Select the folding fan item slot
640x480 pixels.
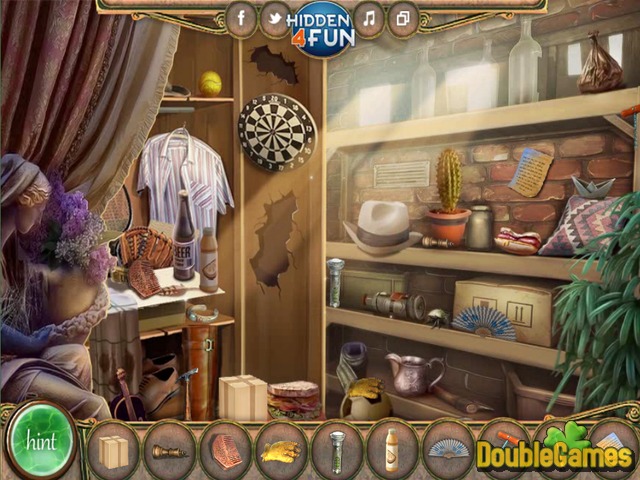(x=448, y=449)
